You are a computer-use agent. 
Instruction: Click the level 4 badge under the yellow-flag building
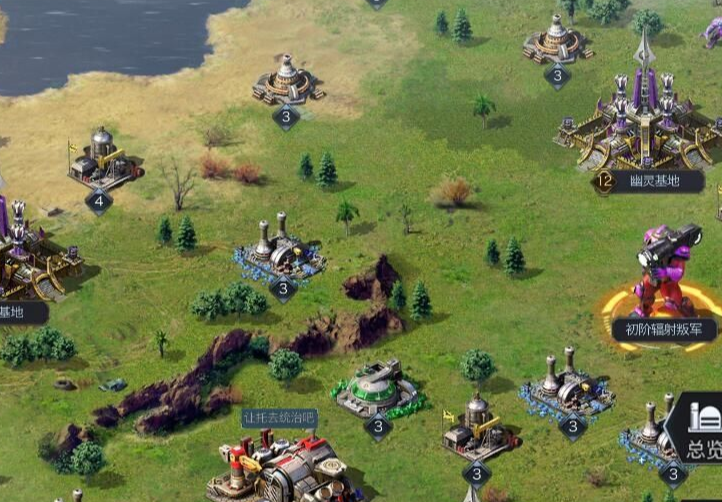98,201
